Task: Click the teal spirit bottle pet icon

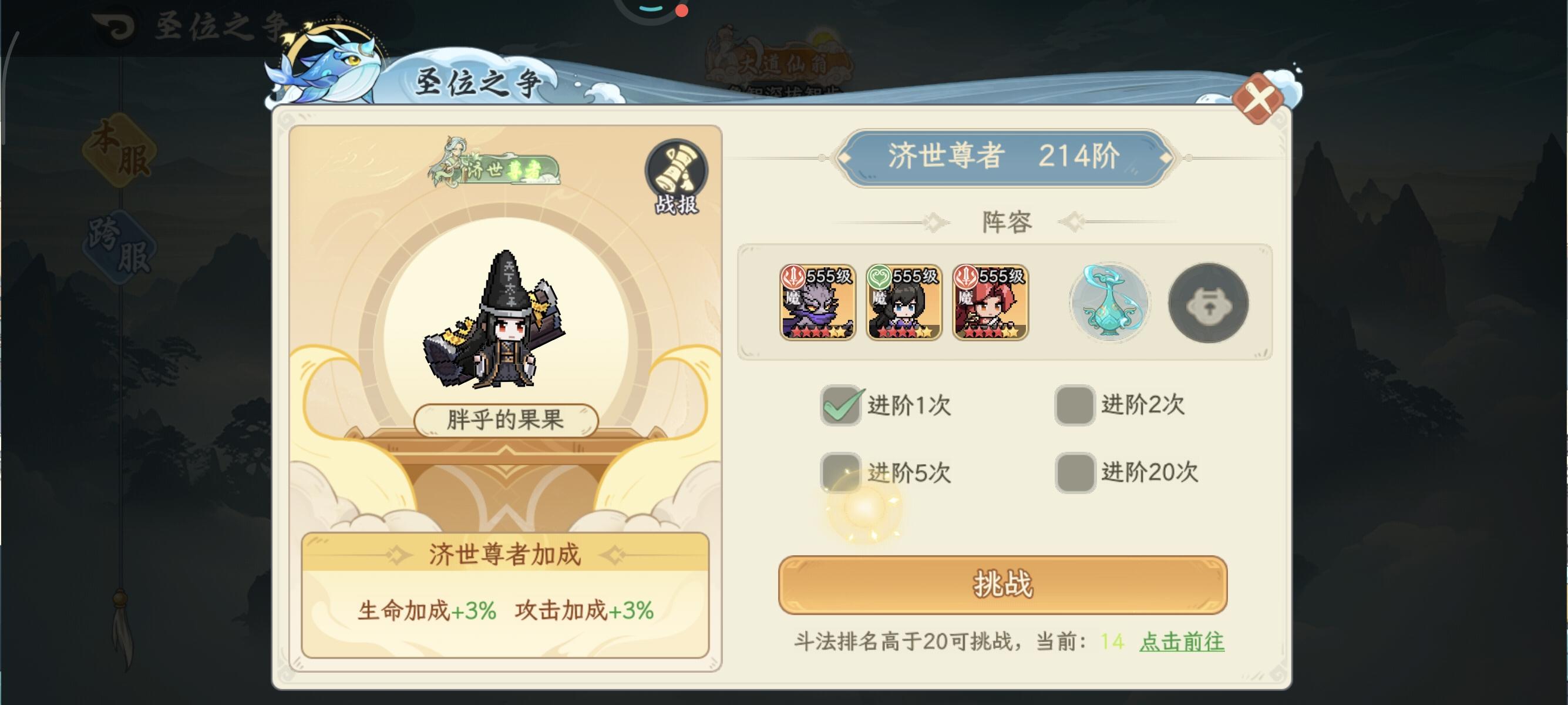Action: point(1110,303)
